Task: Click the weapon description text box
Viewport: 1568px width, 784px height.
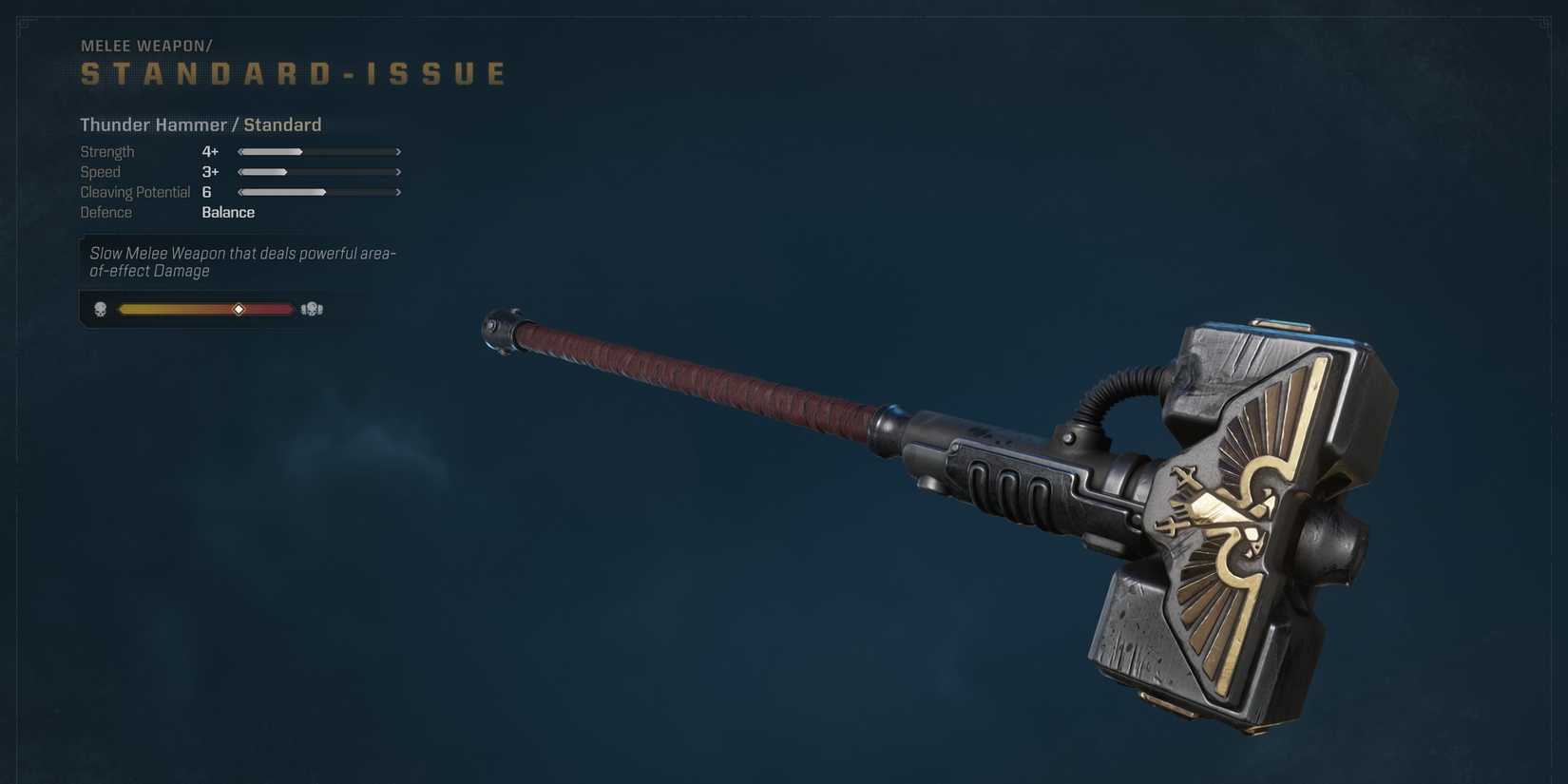Action: point(241,261)
